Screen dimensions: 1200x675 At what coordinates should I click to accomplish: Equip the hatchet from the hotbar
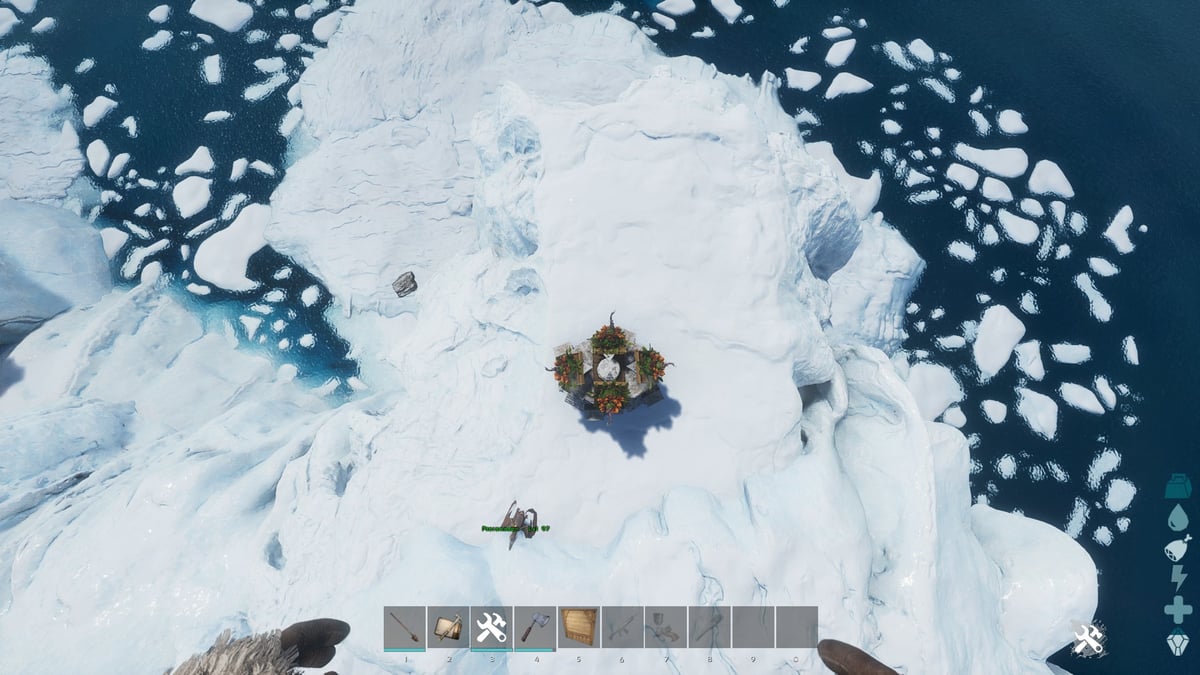(x=534, y=627)
